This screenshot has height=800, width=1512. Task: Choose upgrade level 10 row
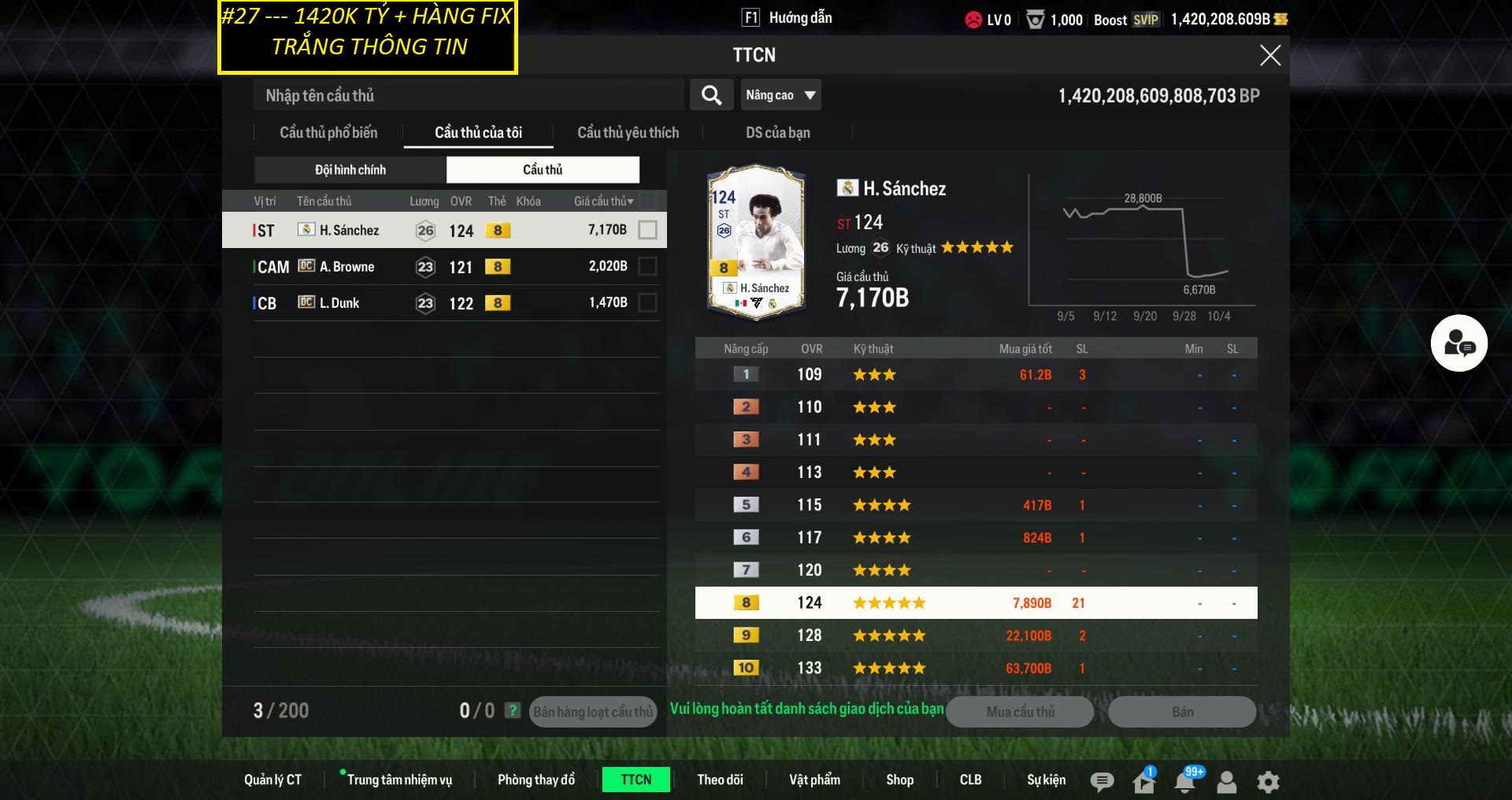[976, 668]
